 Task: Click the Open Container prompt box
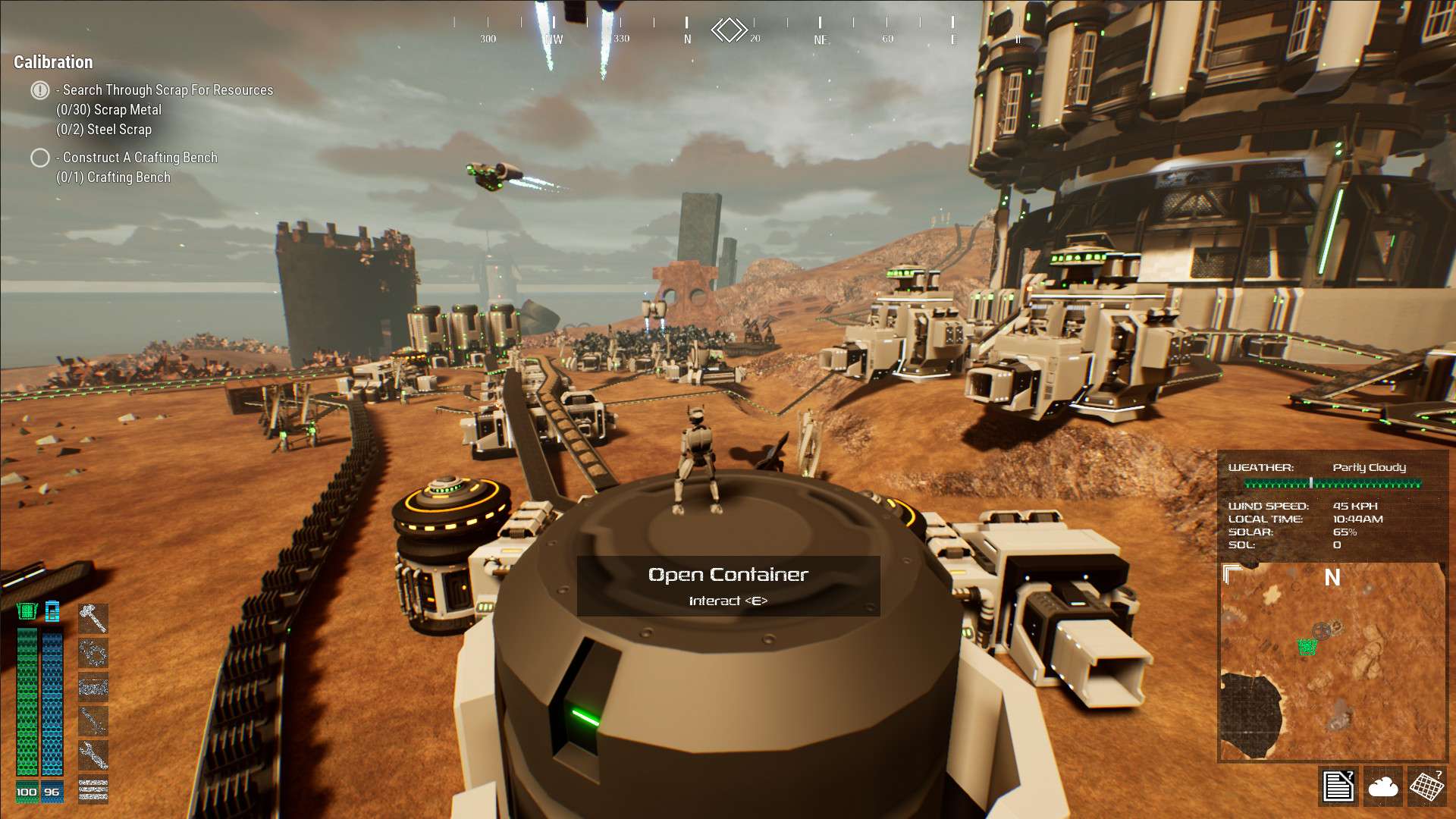[728, 586]
